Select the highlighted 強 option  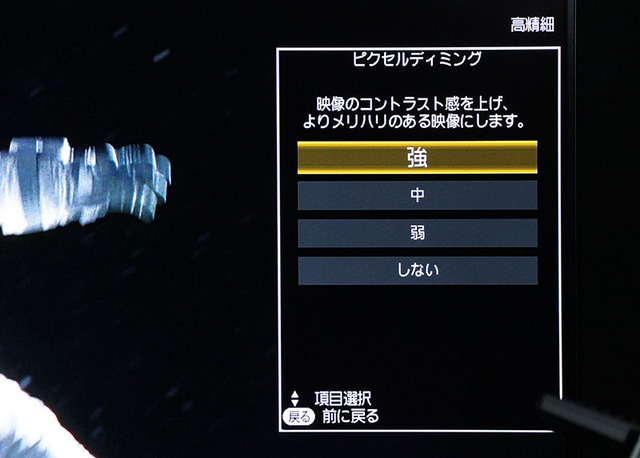[x=417, y=157]
